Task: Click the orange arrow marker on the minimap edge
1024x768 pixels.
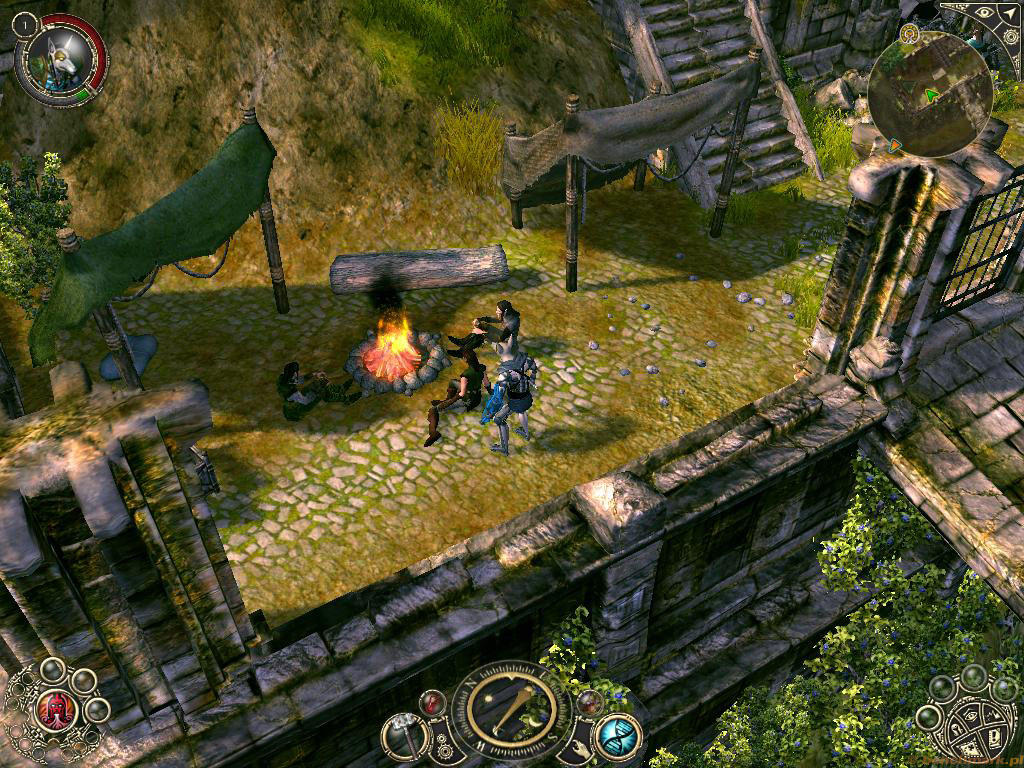Action: tap(895, 146)
